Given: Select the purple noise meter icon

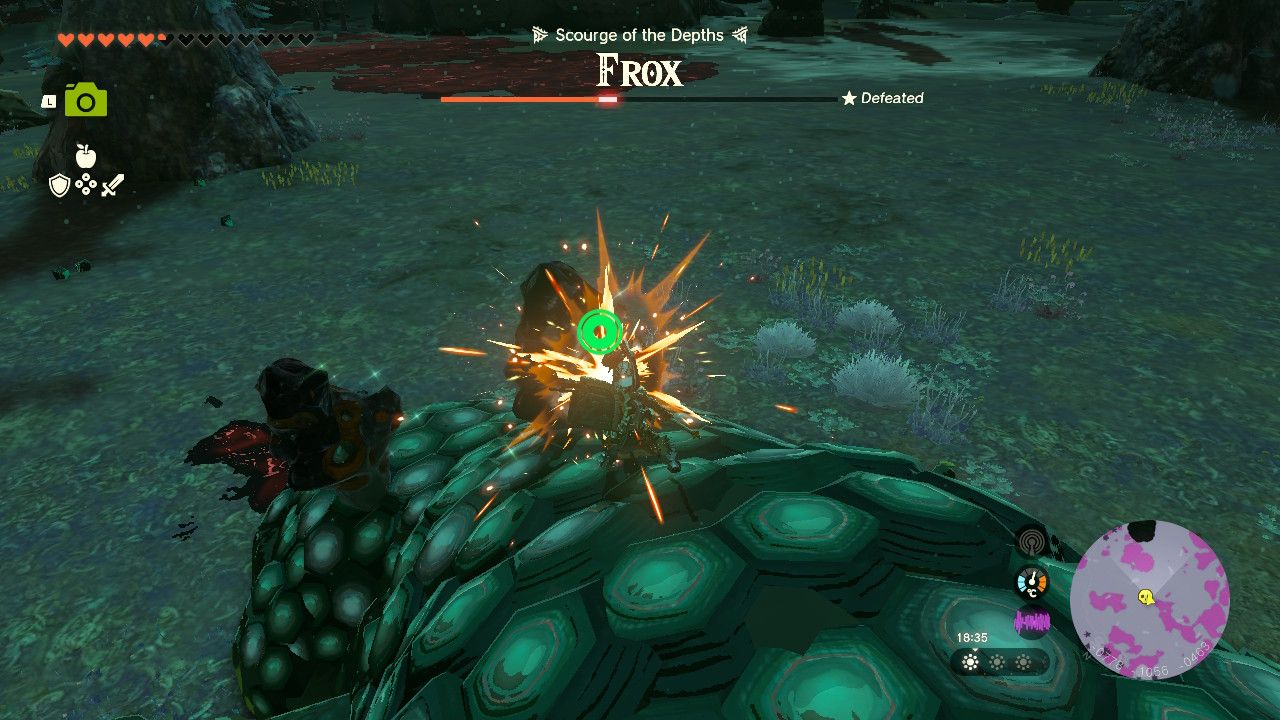Looking at the screenshot, I should 1032,622.
